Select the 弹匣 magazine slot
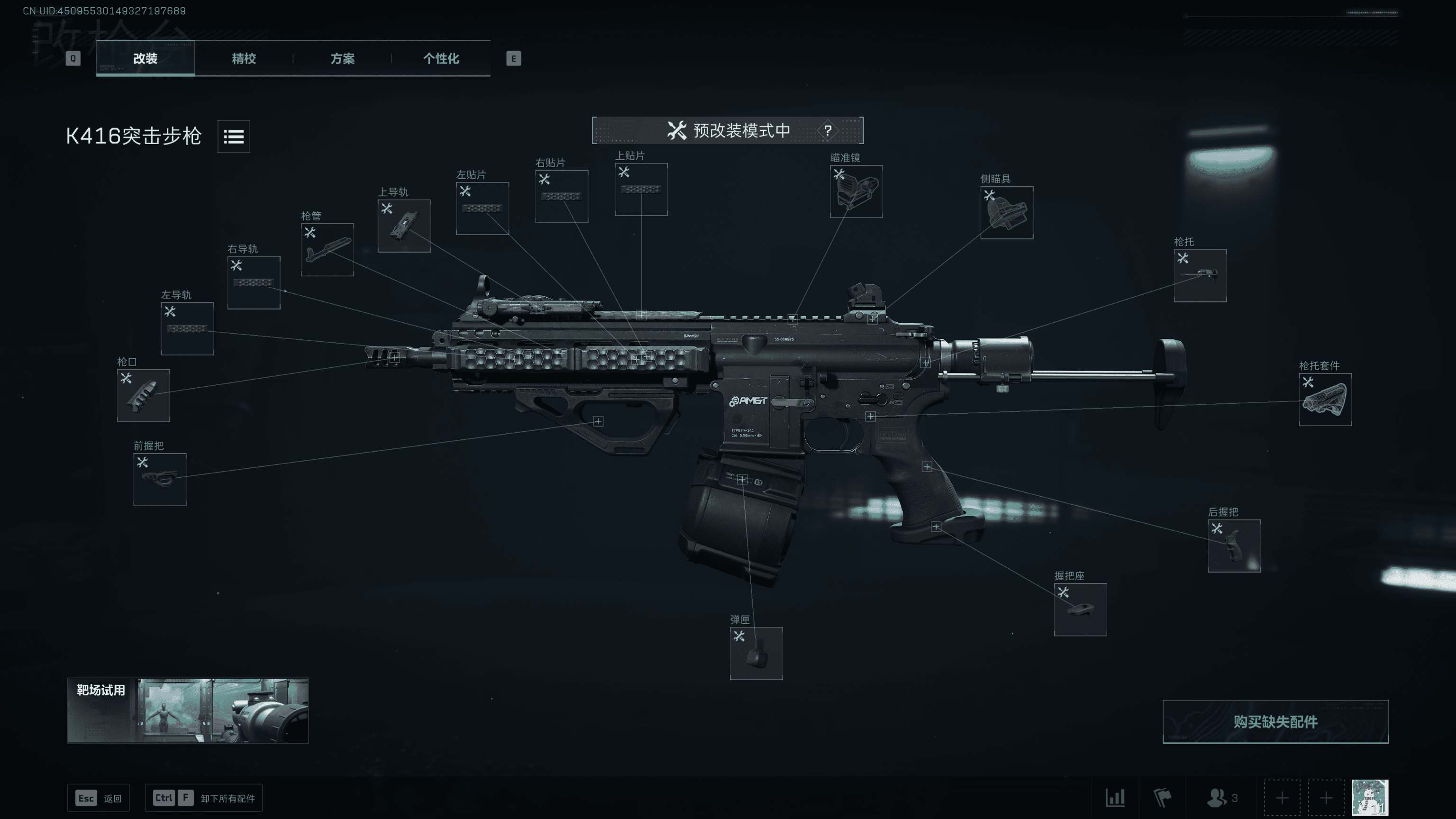 coord(755,653)
